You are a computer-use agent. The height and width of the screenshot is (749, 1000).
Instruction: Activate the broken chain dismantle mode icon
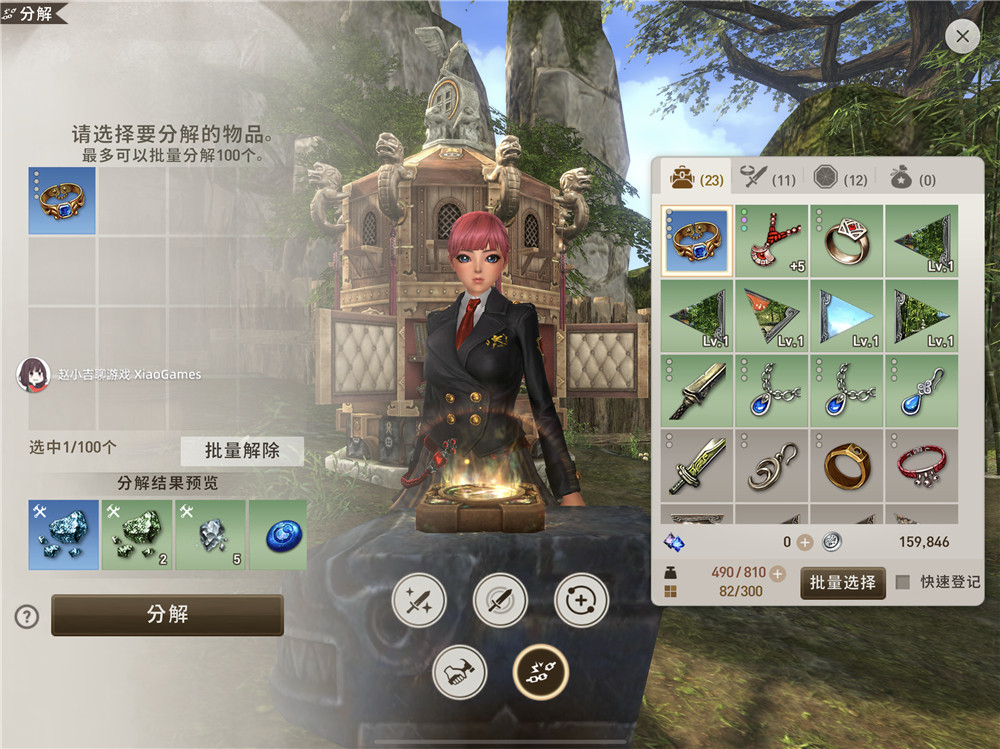pyautogui.click(x=540, y=672)
